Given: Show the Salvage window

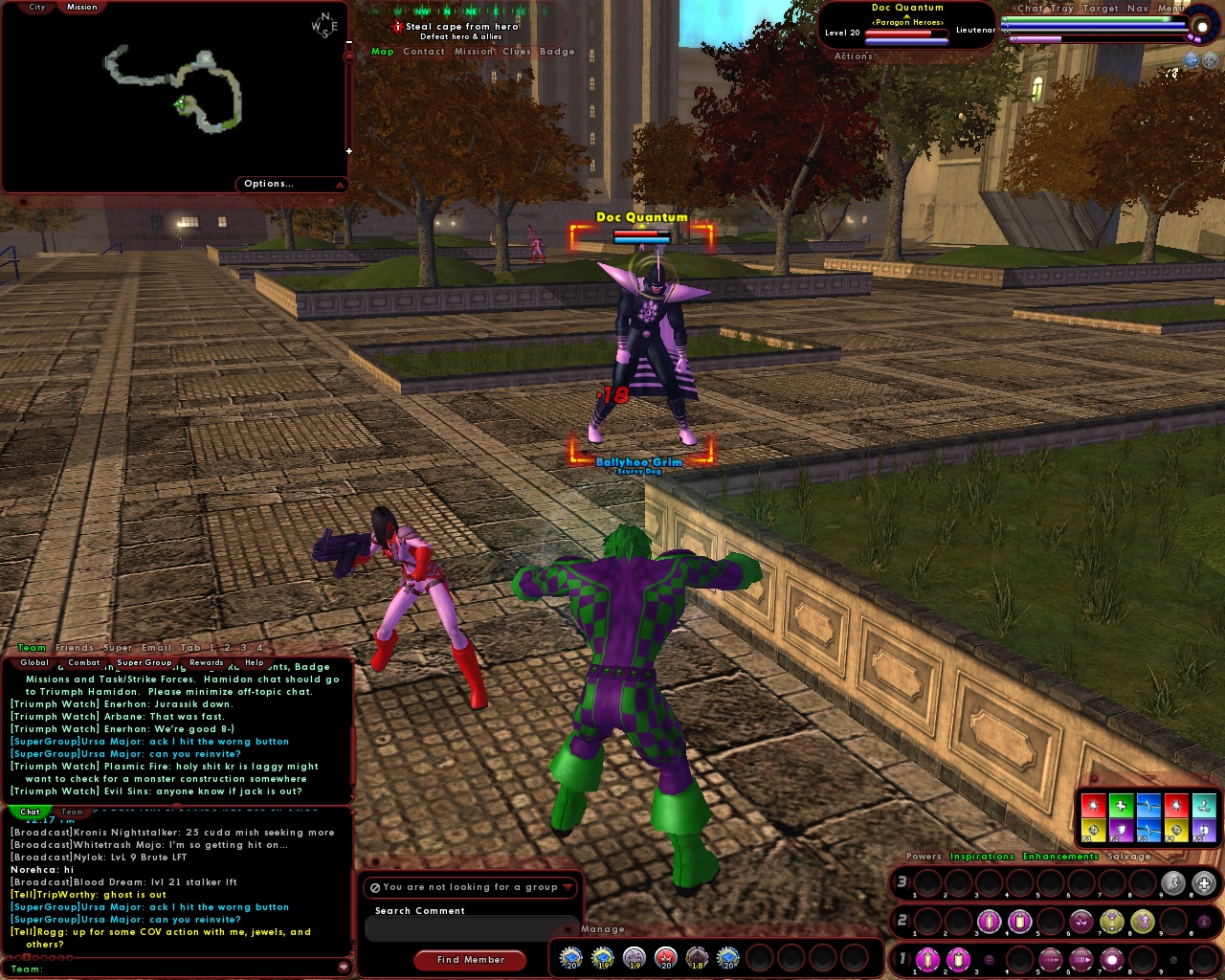Looking at the screenshot, I should pyautogui.click(x=1128, y=857).
